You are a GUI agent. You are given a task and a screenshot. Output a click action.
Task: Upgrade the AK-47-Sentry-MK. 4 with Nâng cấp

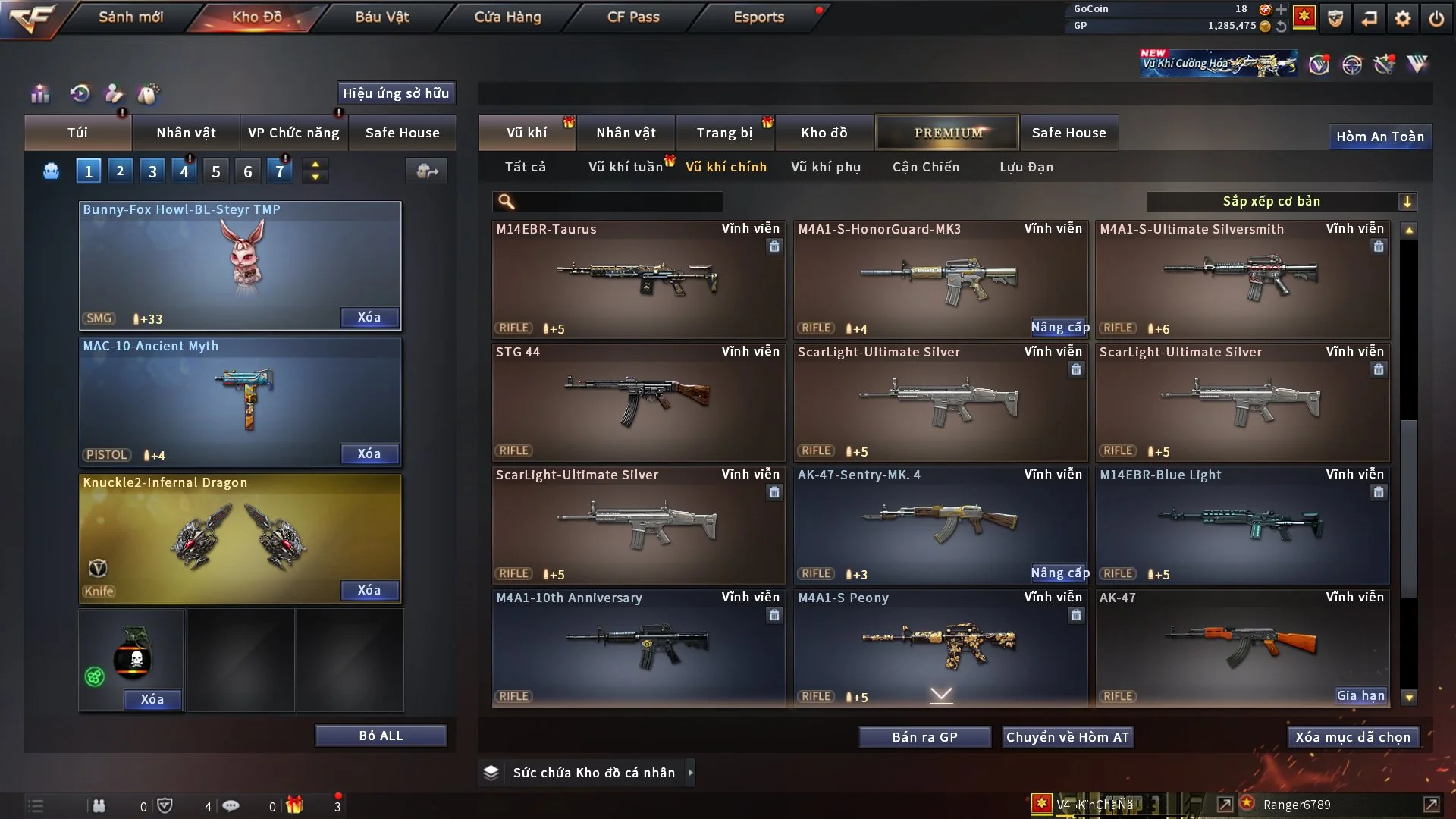[1059, 573]
